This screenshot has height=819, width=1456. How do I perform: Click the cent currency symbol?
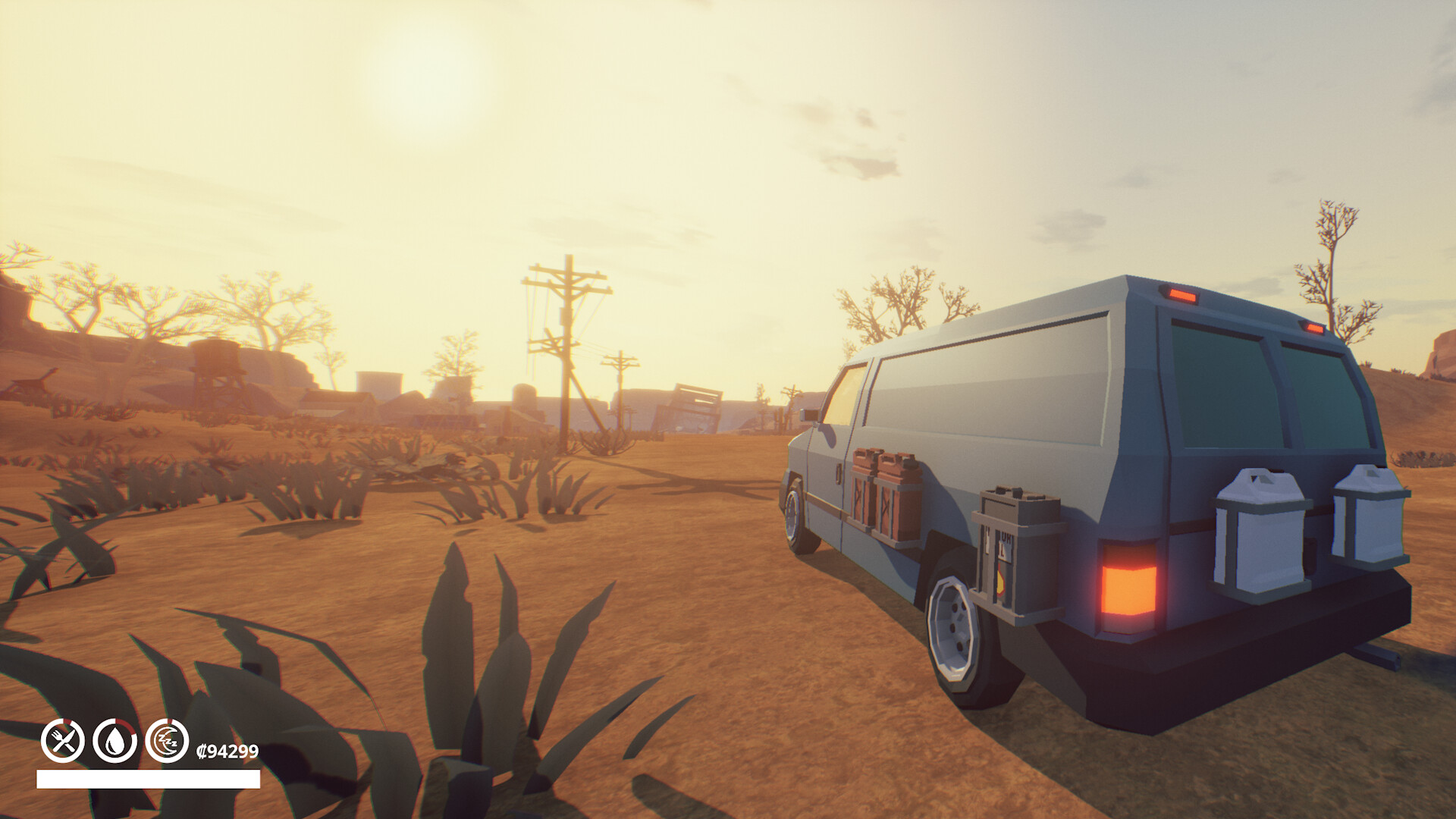202,752
